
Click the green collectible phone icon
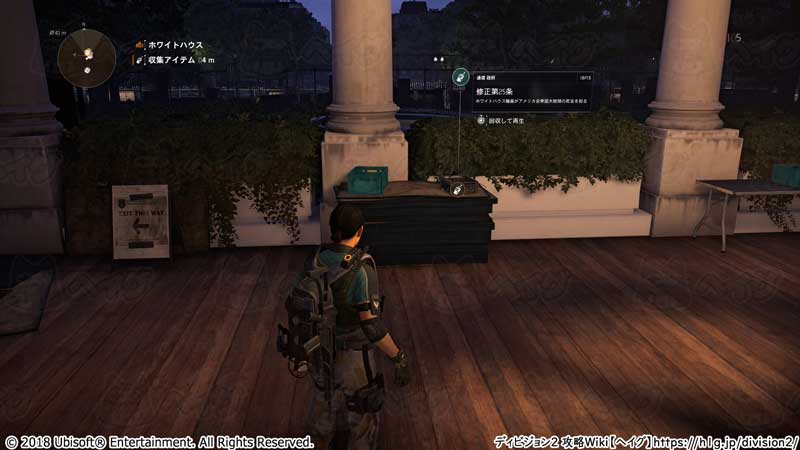(460, 76)
